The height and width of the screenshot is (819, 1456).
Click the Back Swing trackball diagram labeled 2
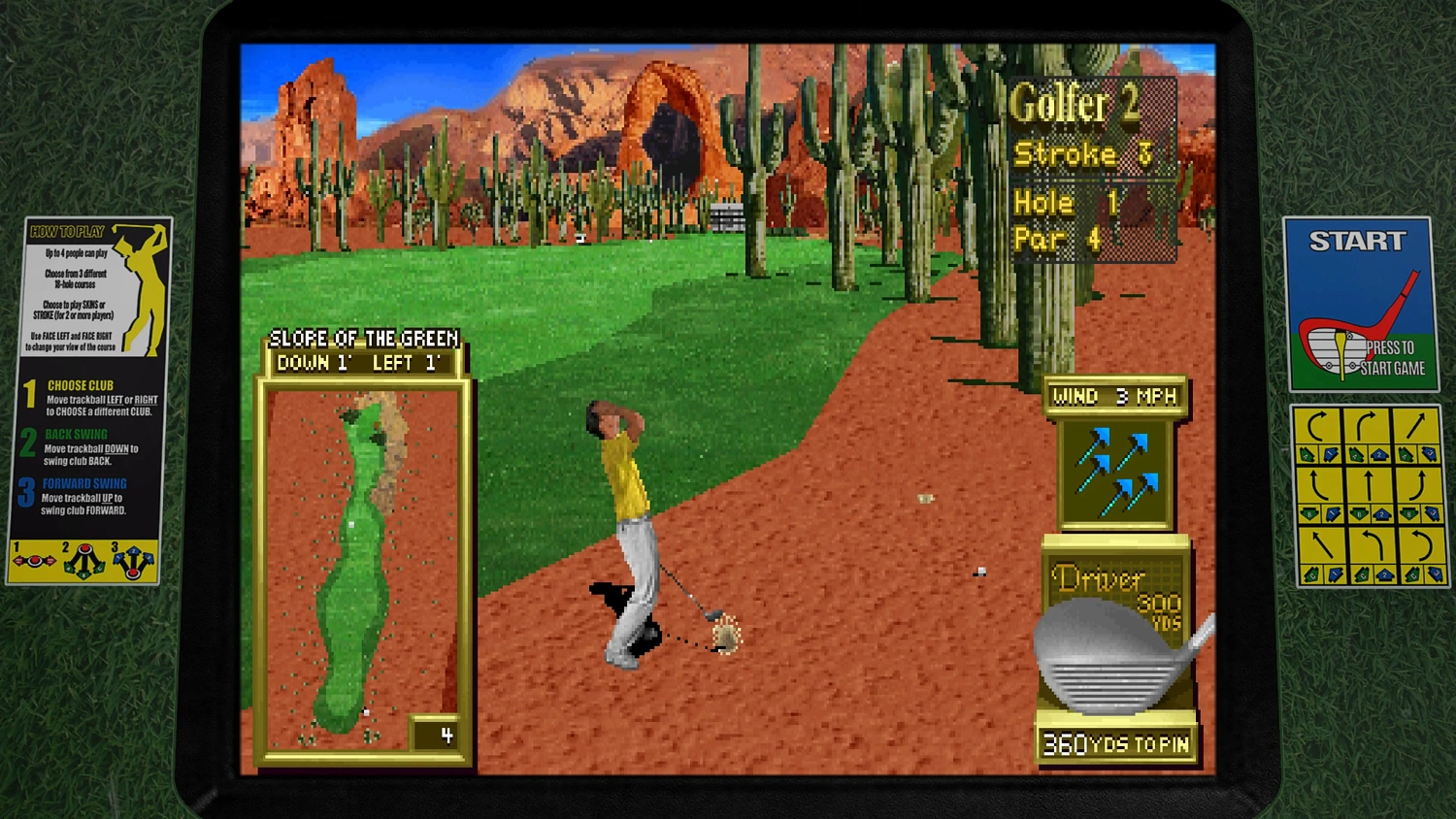(x=83, y=561)
